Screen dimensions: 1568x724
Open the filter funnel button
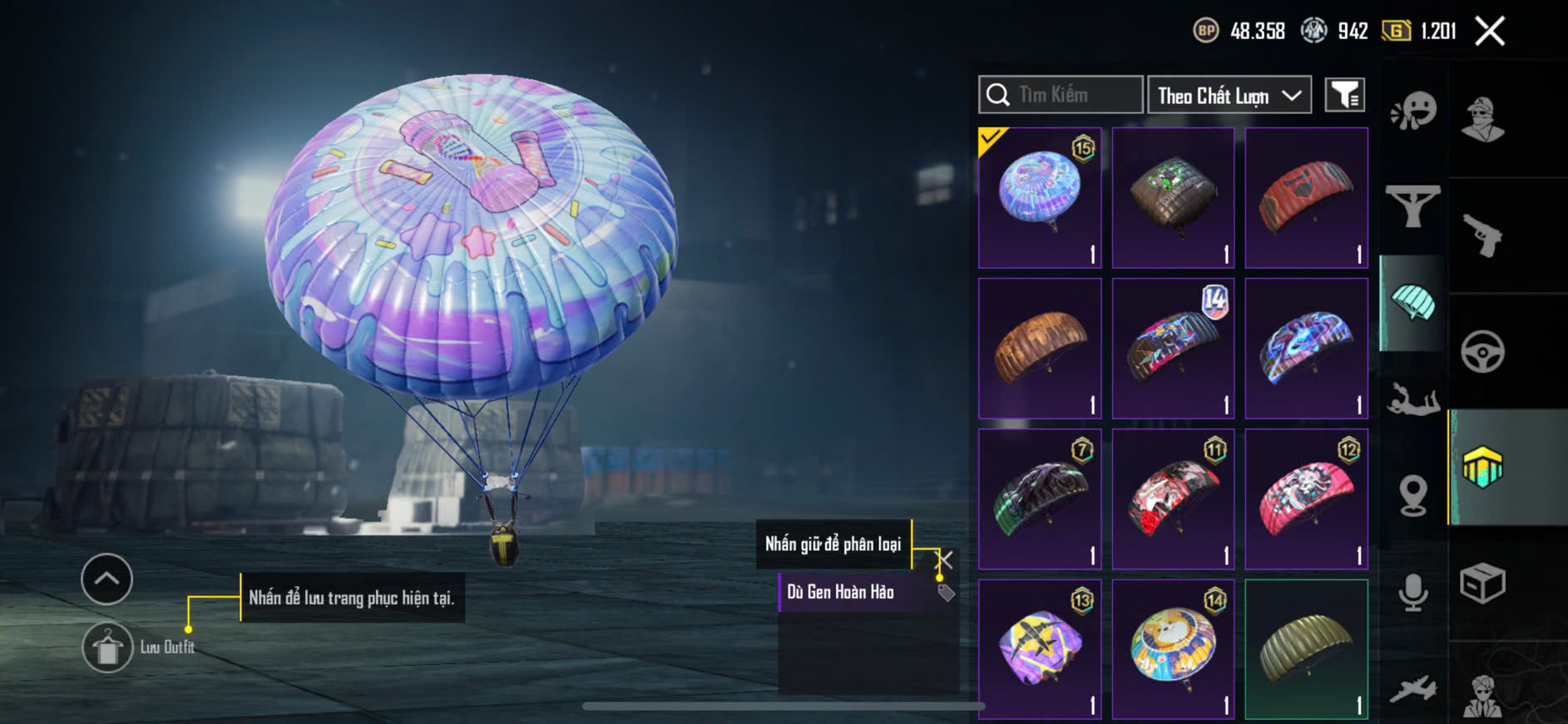1344,95
